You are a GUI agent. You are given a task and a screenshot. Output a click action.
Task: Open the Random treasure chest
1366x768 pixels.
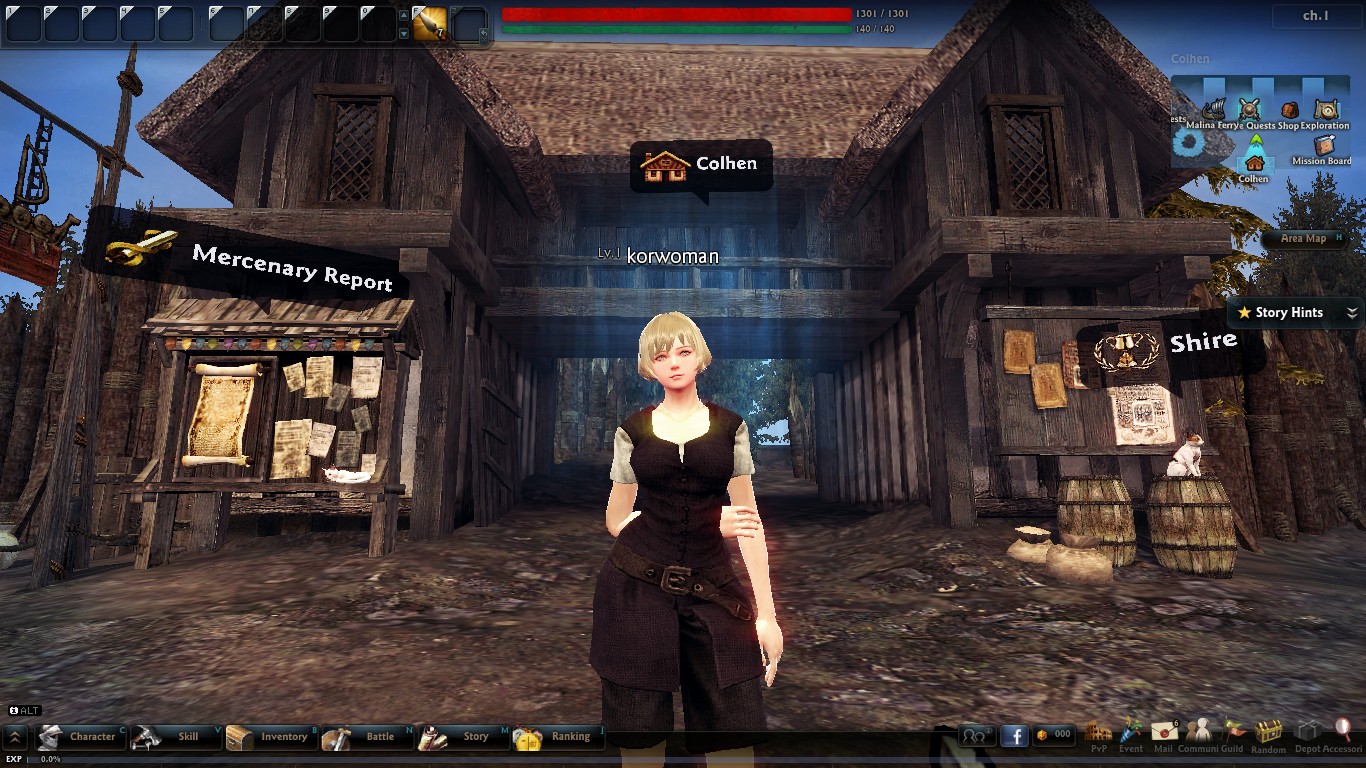click(1269, 733)
